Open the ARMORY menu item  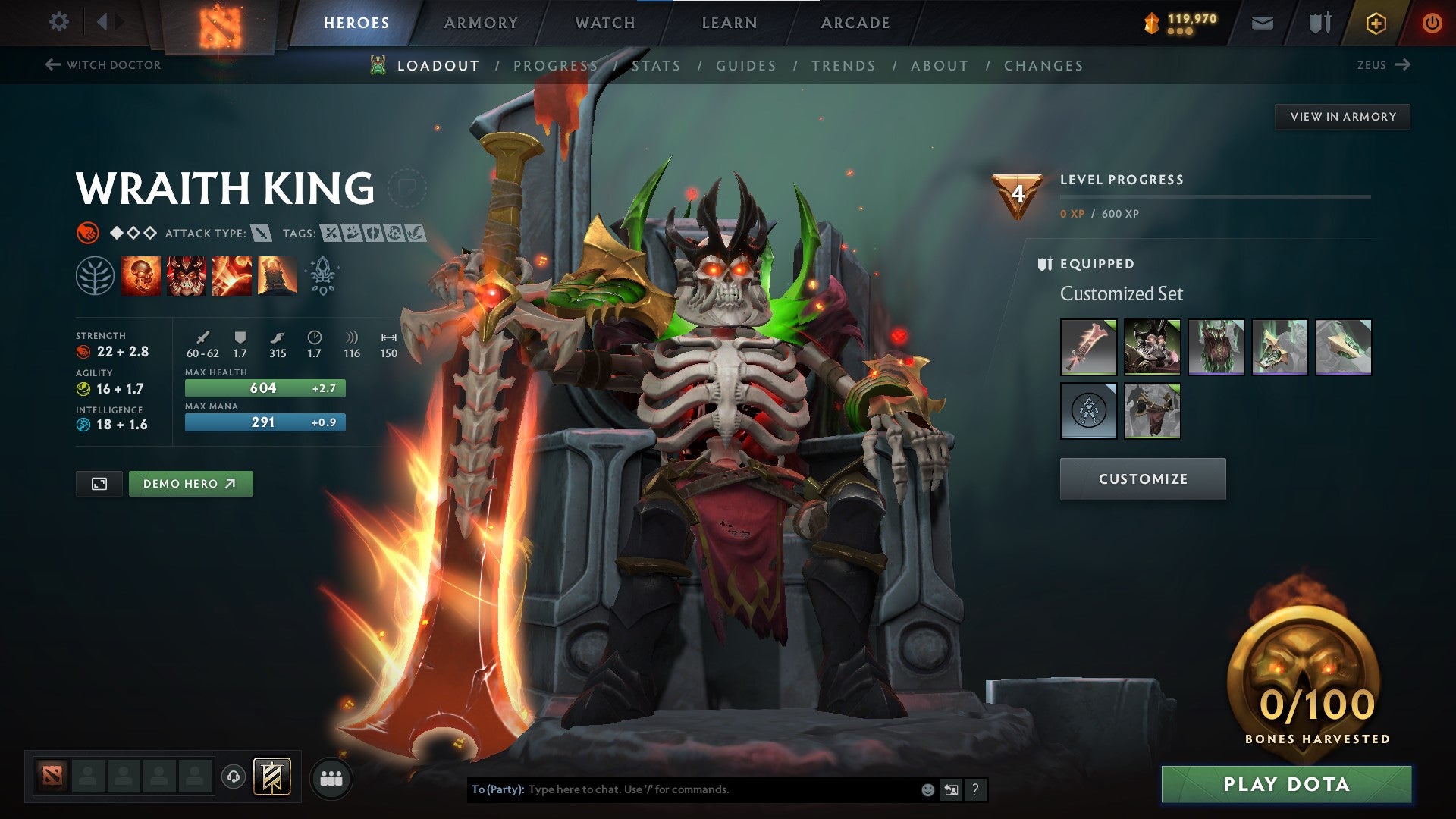pos(481,22)
